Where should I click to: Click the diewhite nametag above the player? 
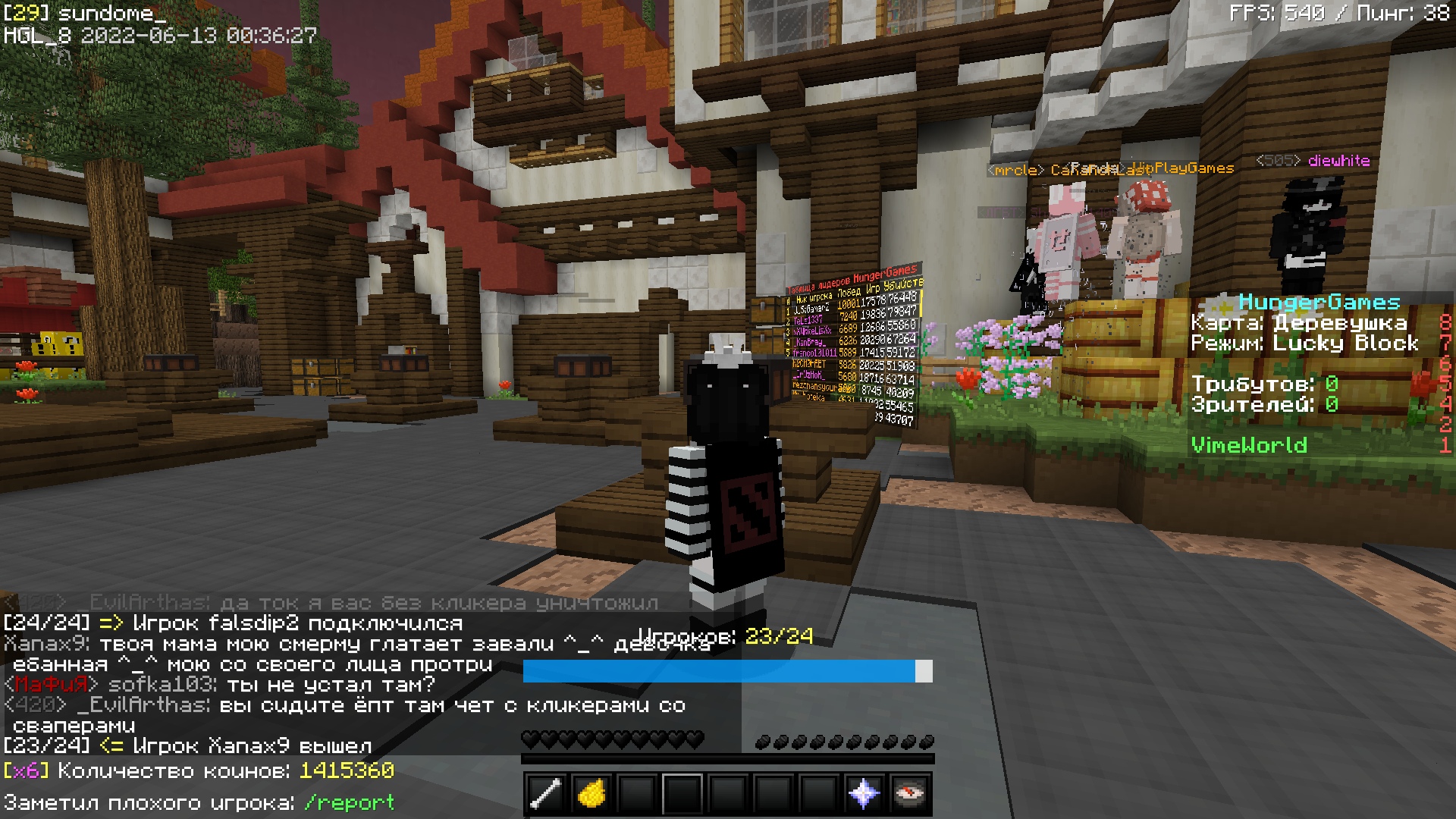click(1339, 160)
